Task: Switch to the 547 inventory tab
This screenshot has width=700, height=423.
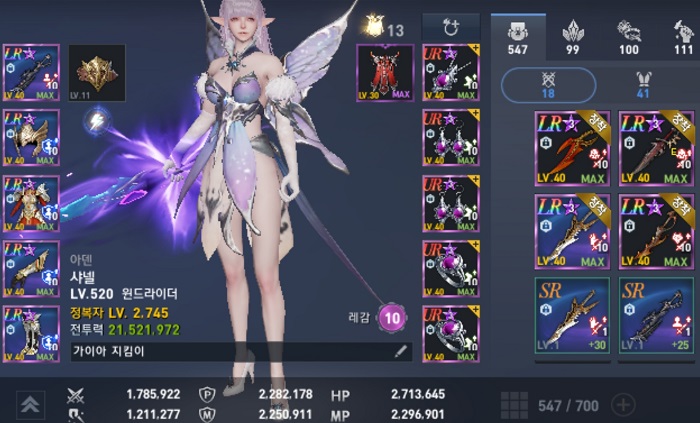Action: click(x=518, y=36)
